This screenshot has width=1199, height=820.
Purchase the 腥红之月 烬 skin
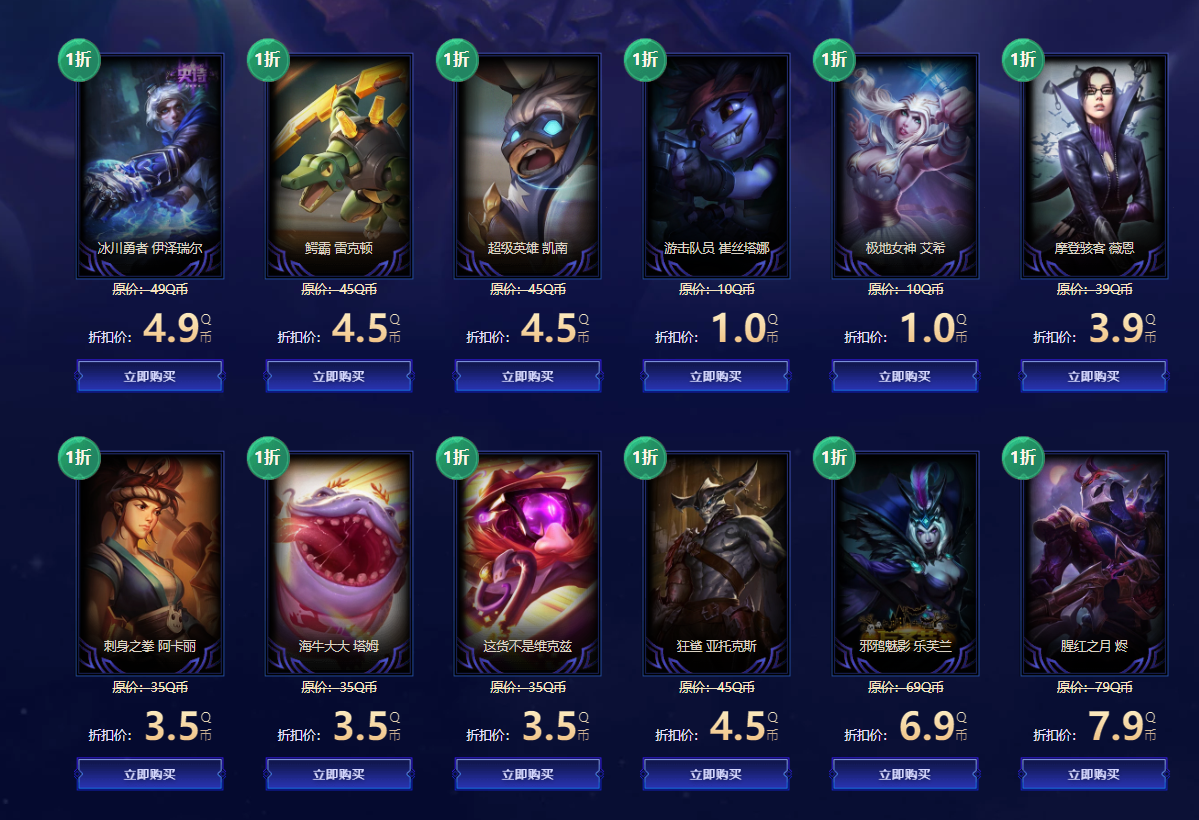point(1094,774)
